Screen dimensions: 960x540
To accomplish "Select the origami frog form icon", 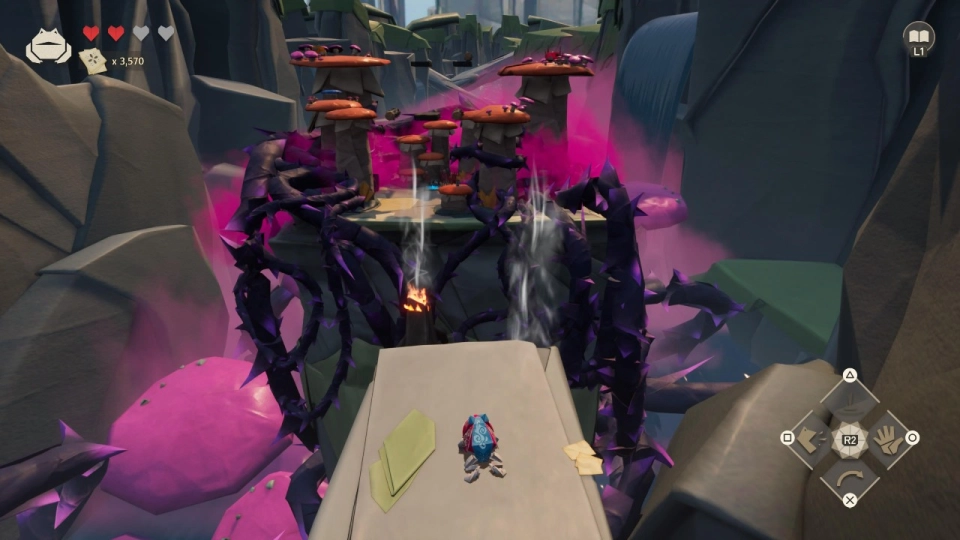I will coord(47,45).
